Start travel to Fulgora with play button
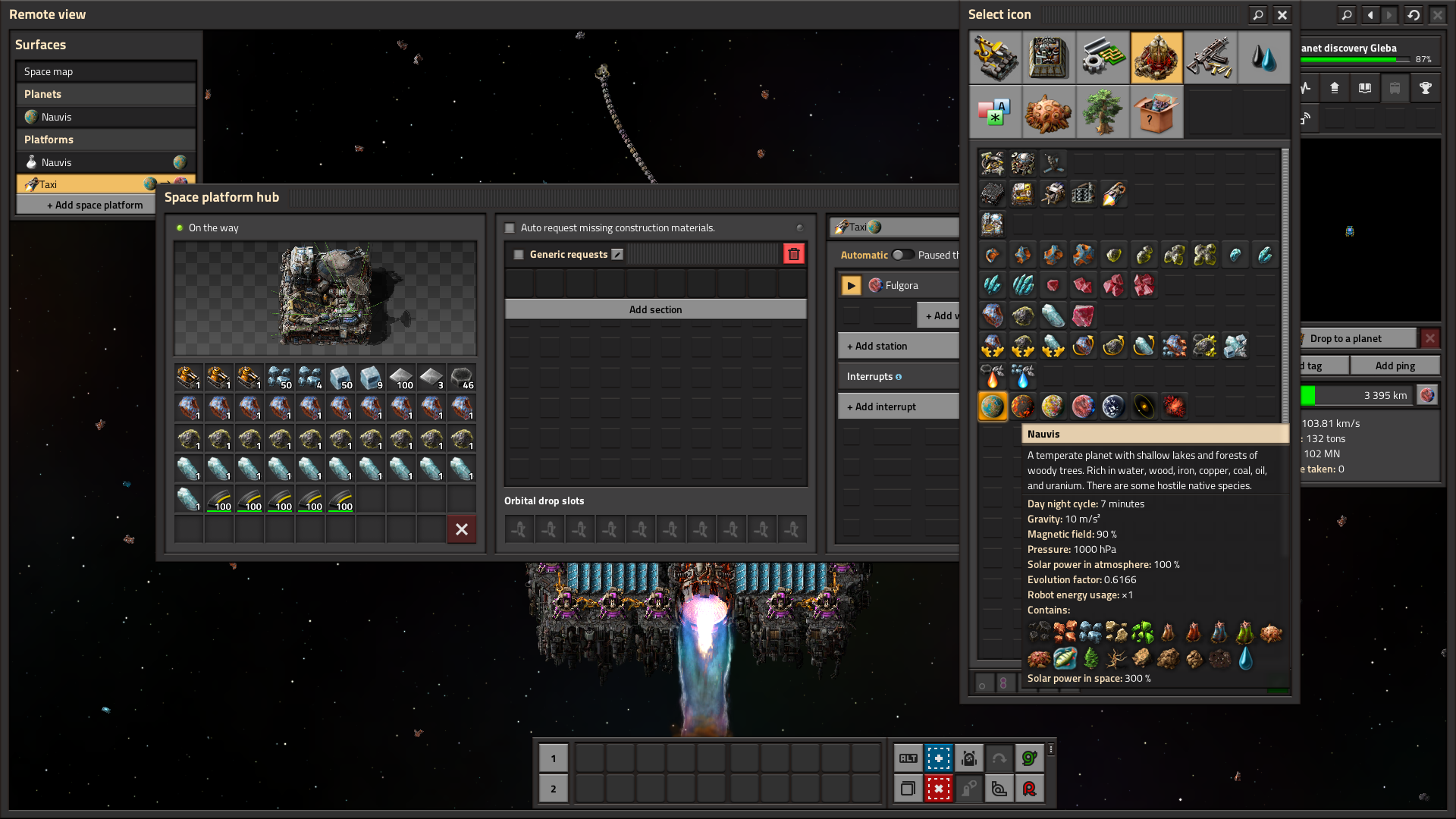This screenshot has height=819, width=1456. pyautogui.click(x=852, y=285)
